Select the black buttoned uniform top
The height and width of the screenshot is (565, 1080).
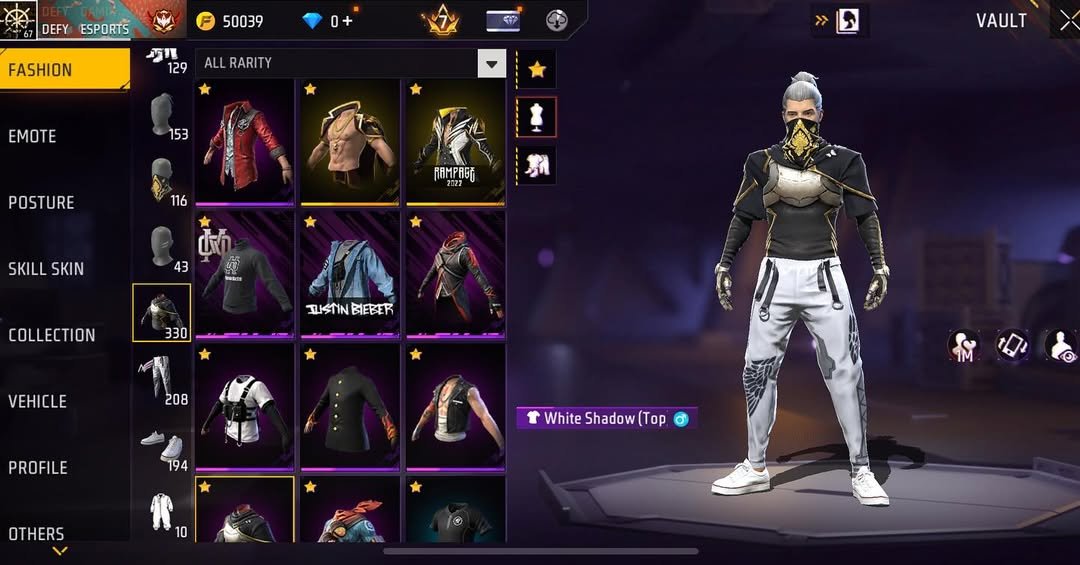pos(350,406)
